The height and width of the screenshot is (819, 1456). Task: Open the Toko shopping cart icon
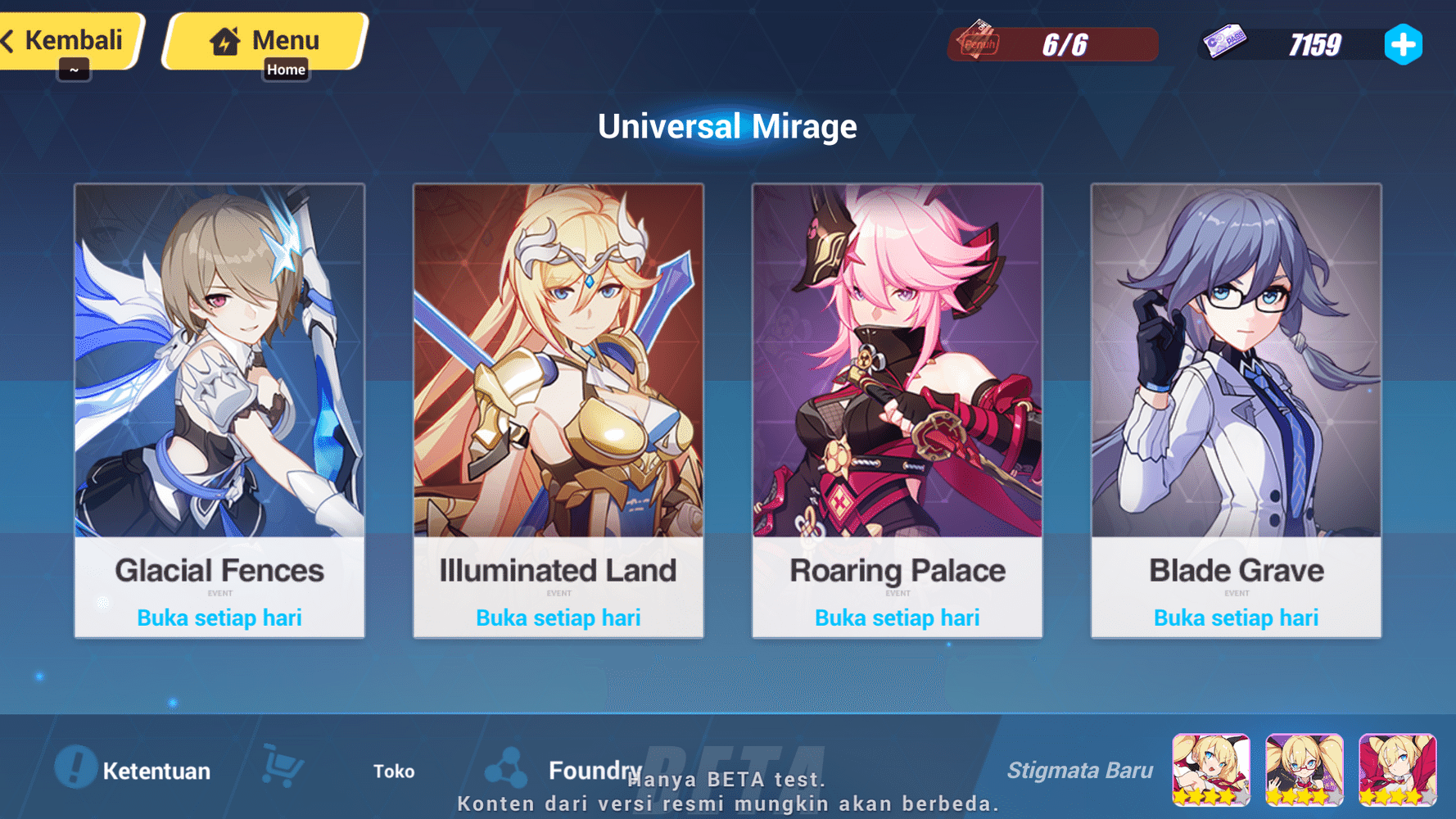pyautogui.click(x=283, y=768)
